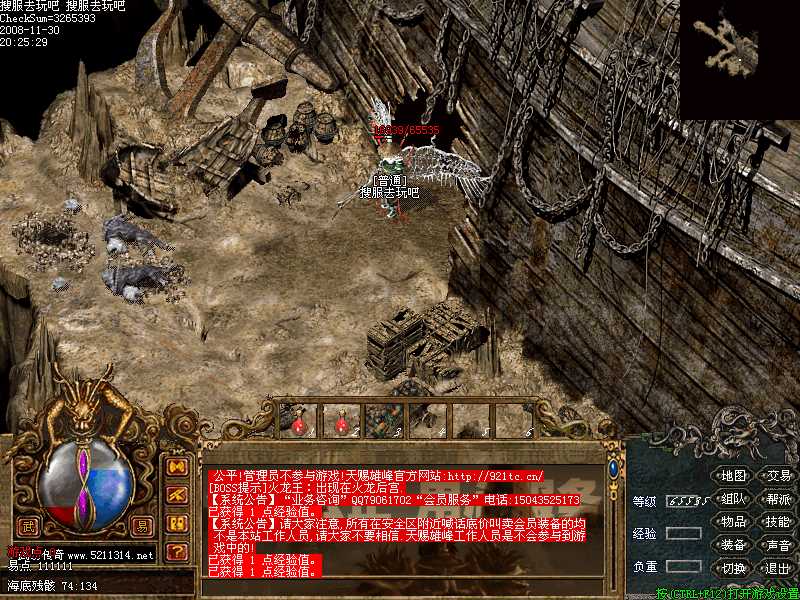800x600 pixels.
Task: Click the crossed hammer icon button
Action: [x=177, y=495]
